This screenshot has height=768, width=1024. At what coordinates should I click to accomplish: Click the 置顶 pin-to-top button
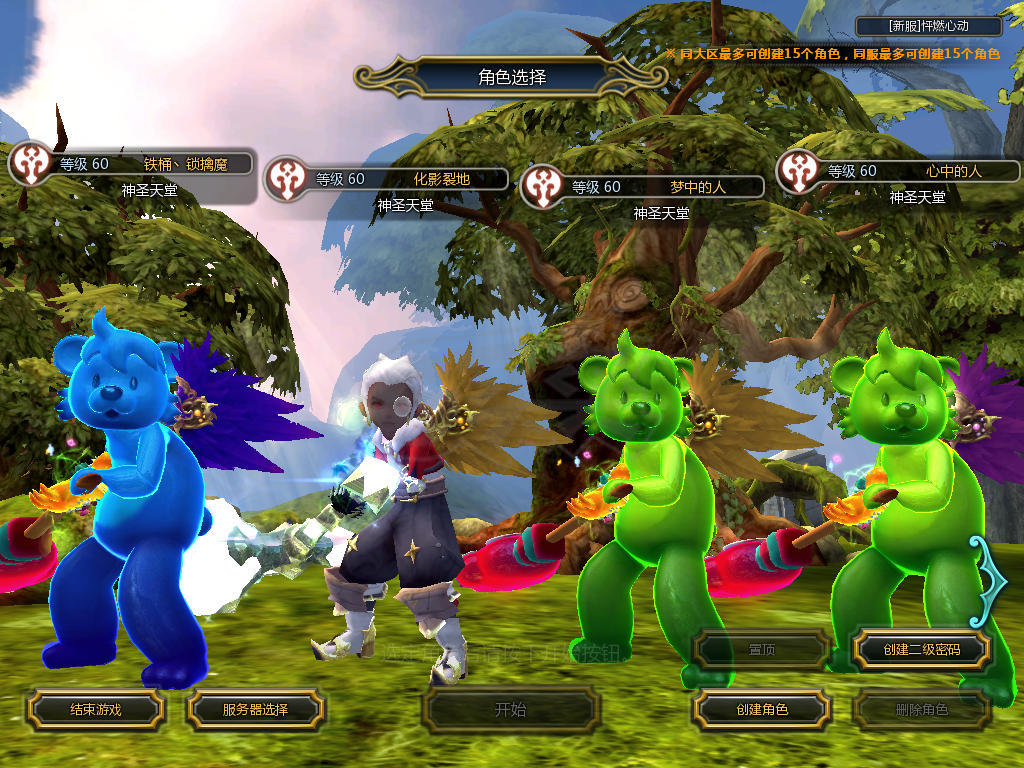tap(761, 650)
